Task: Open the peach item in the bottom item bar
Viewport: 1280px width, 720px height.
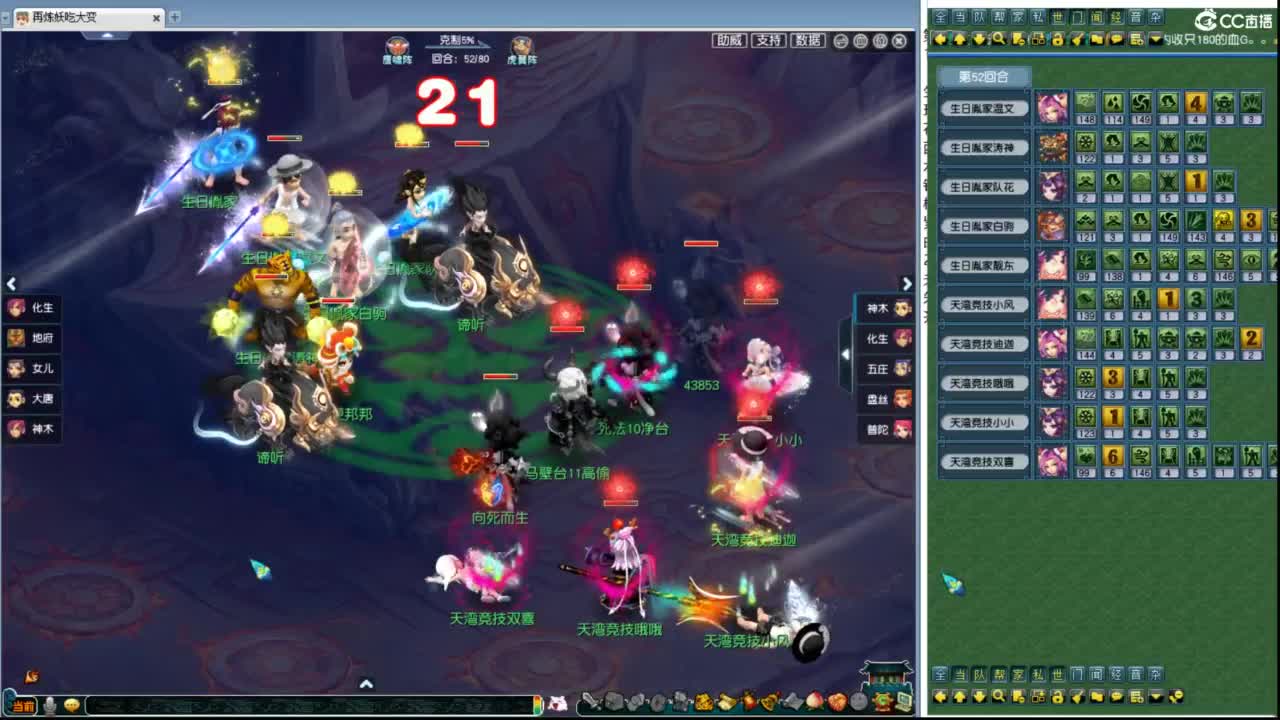Action: click(814, 703)
